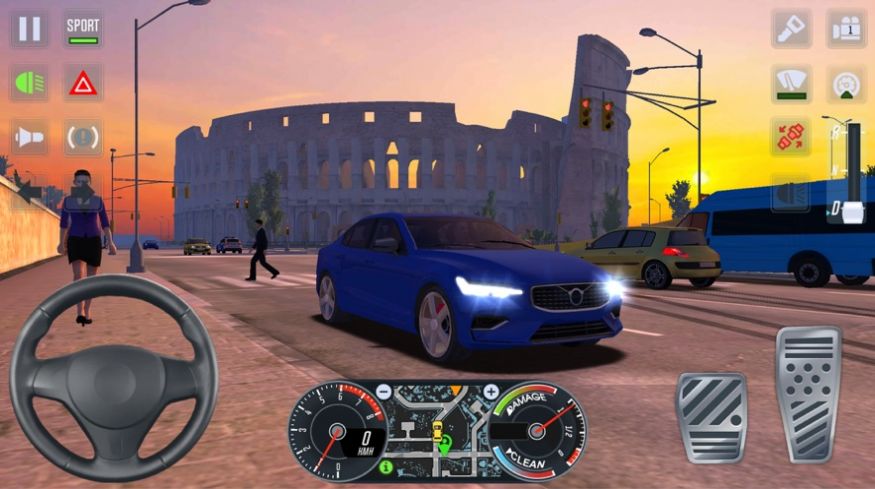
Task: Step on the brake pedal
Action: click(711, 416)
